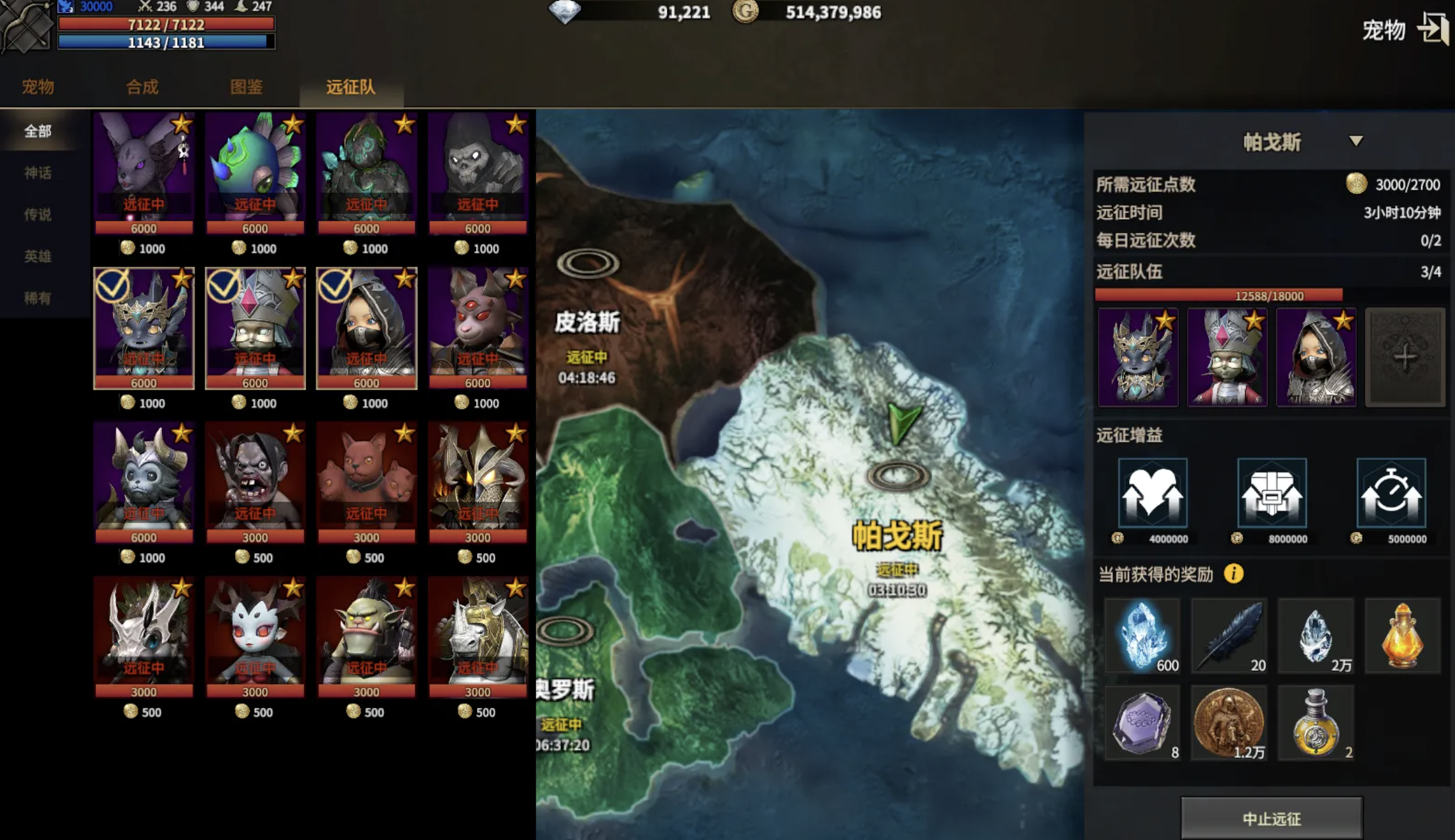
Task: Select the 远征队 tab
Action: point(350,87)
